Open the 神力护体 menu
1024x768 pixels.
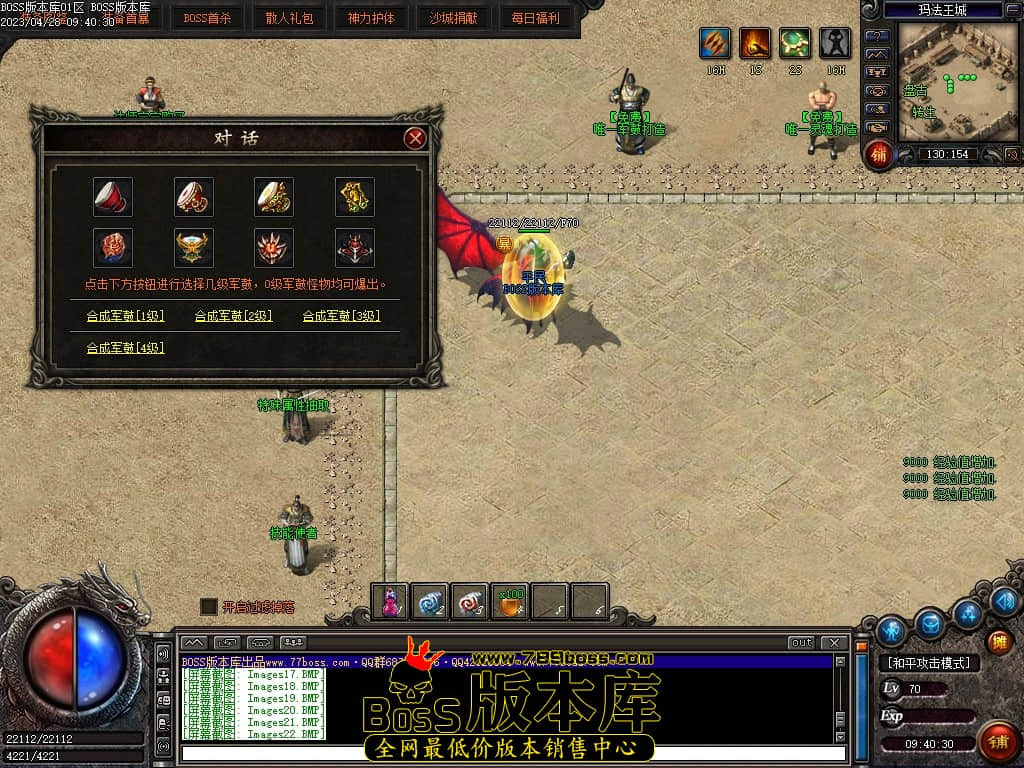(371, 18)
